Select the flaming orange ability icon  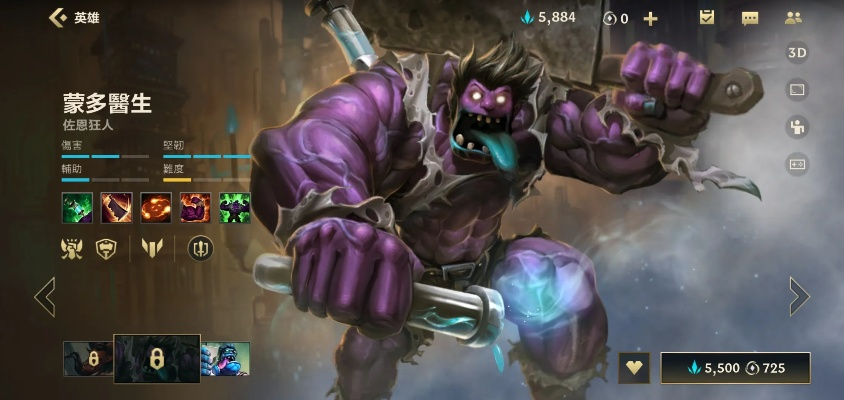156,208
